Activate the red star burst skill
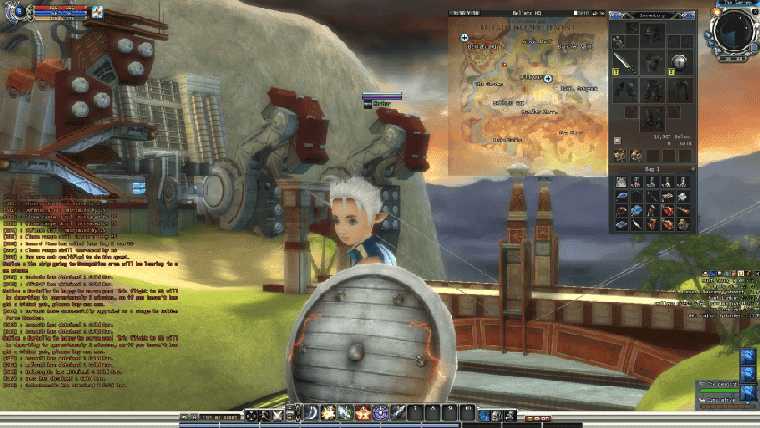760x428 pixels. pos(363,413)
